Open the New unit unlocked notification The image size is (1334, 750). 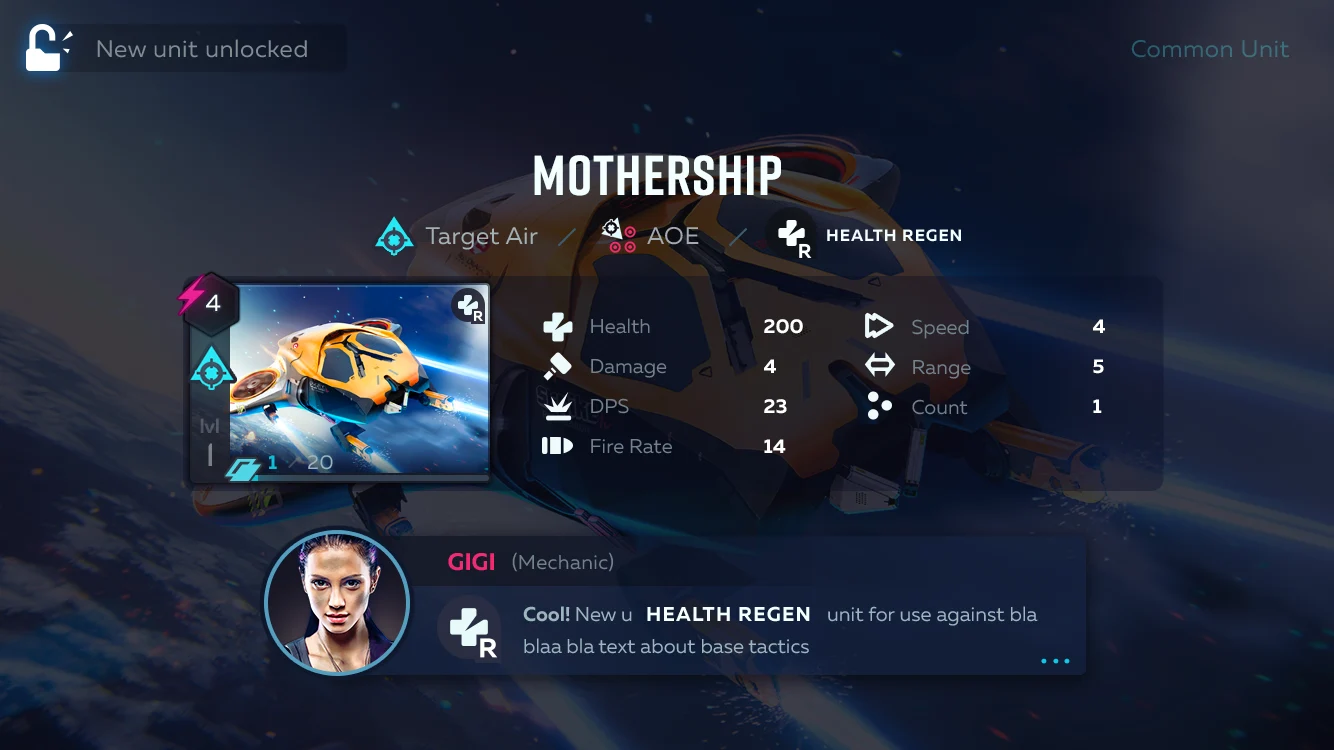[x=185, y=49]
